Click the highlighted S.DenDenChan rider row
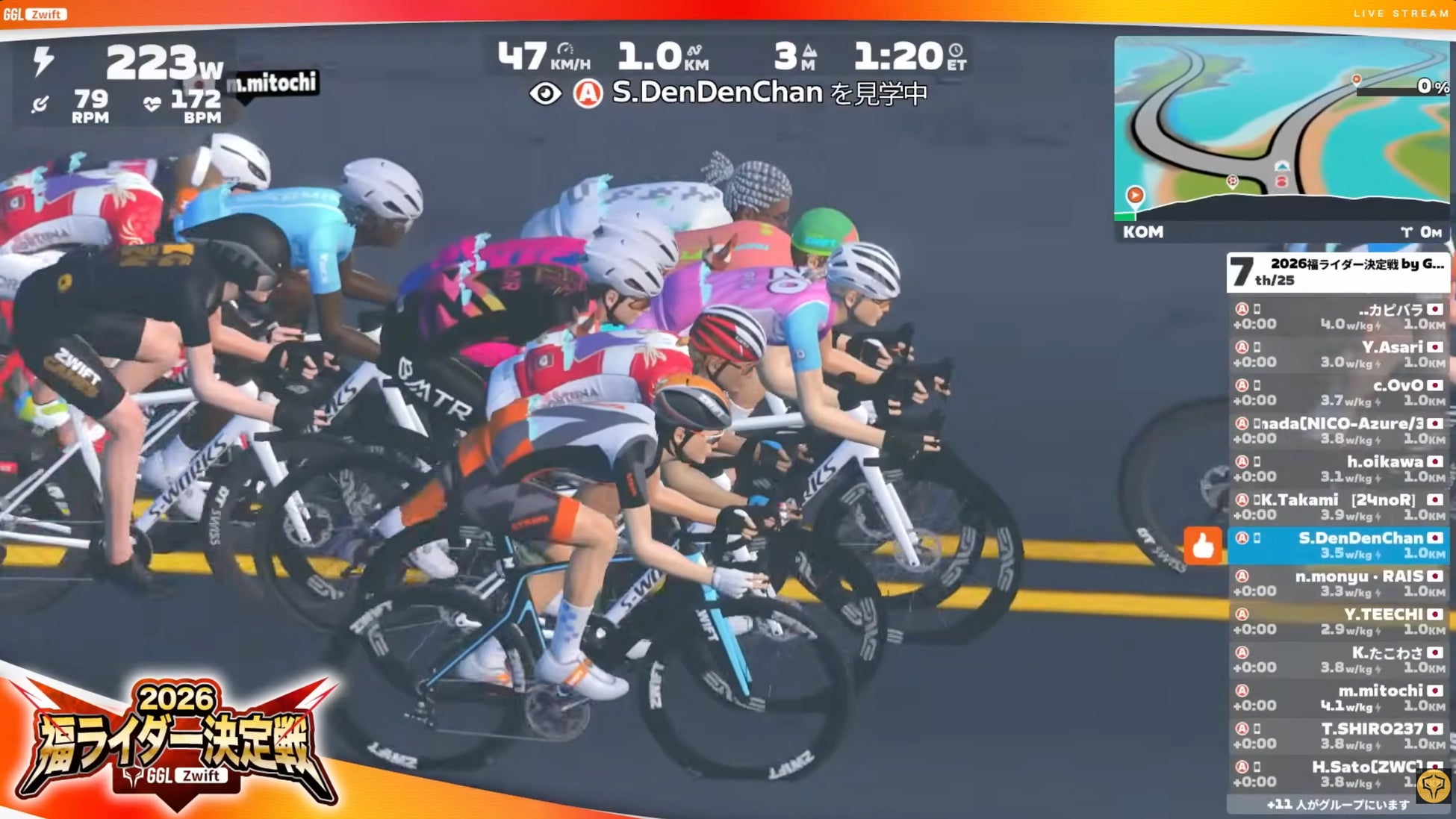The height and width of the screenshot is (819, 1456). tap(1338, 545)
